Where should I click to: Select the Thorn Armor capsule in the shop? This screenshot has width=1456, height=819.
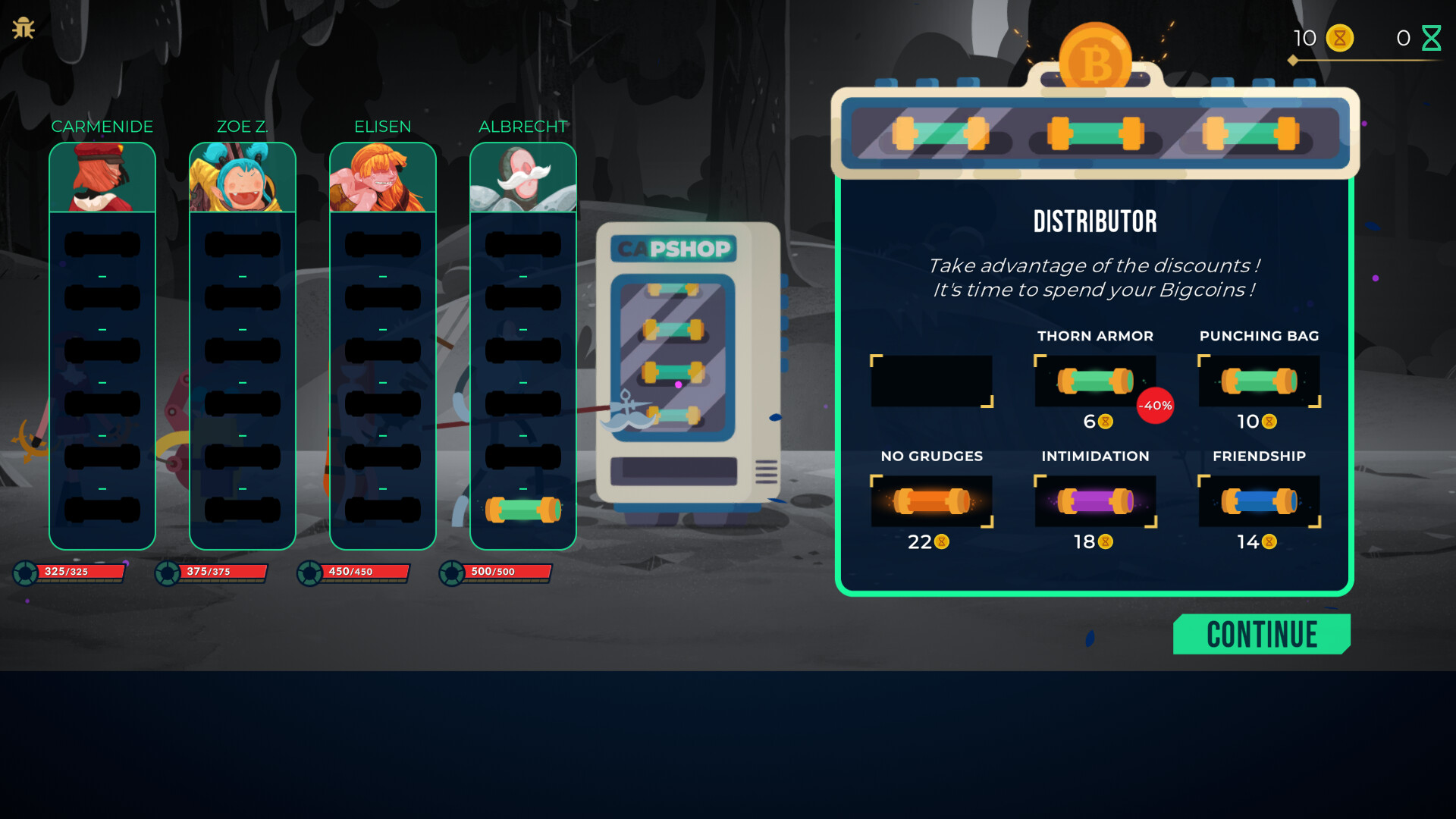[x=1095, y=381]
